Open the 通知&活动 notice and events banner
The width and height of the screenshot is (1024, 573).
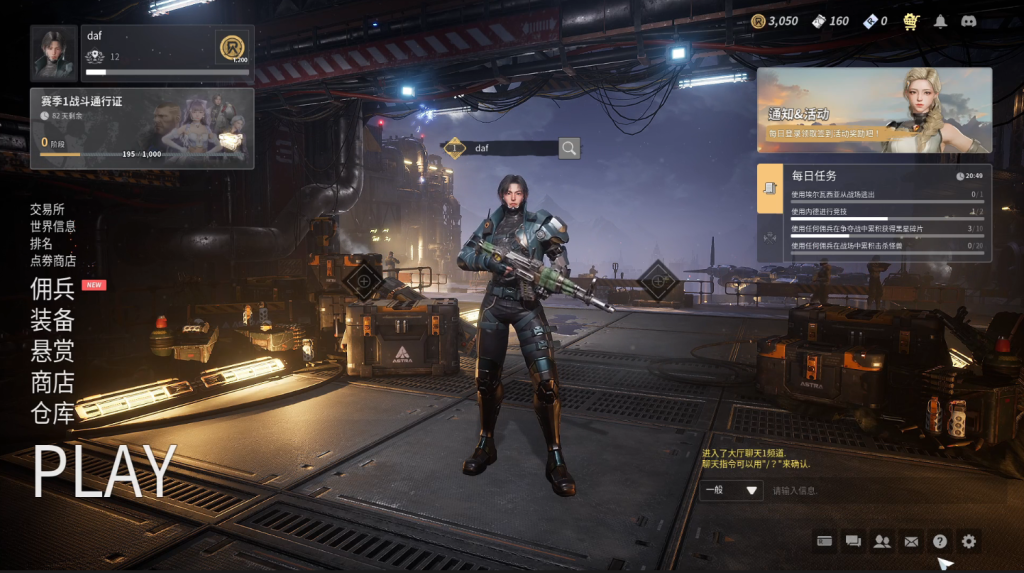874,110
